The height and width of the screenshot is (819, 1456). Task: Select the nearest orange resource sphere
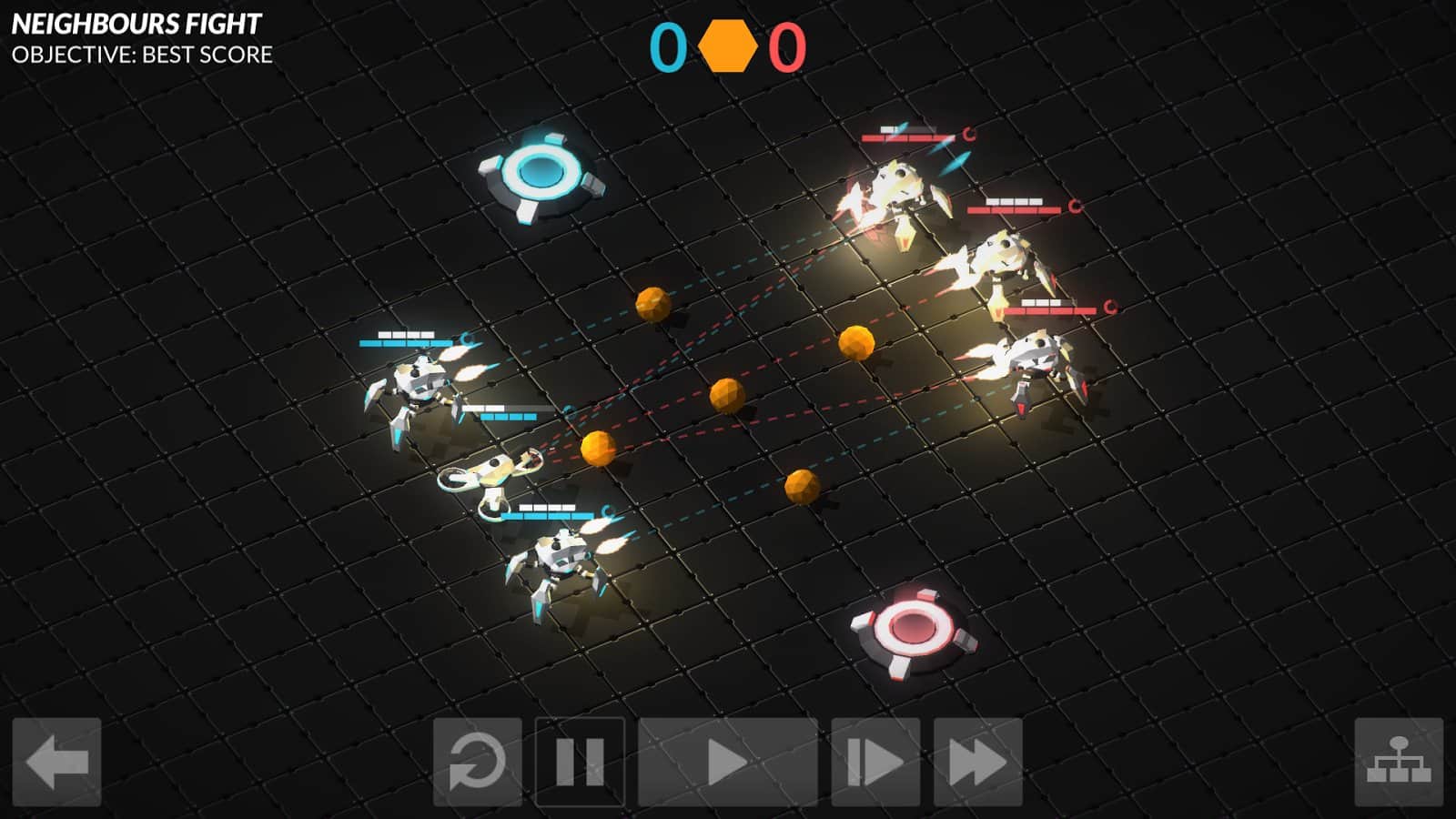pos(596,446)
